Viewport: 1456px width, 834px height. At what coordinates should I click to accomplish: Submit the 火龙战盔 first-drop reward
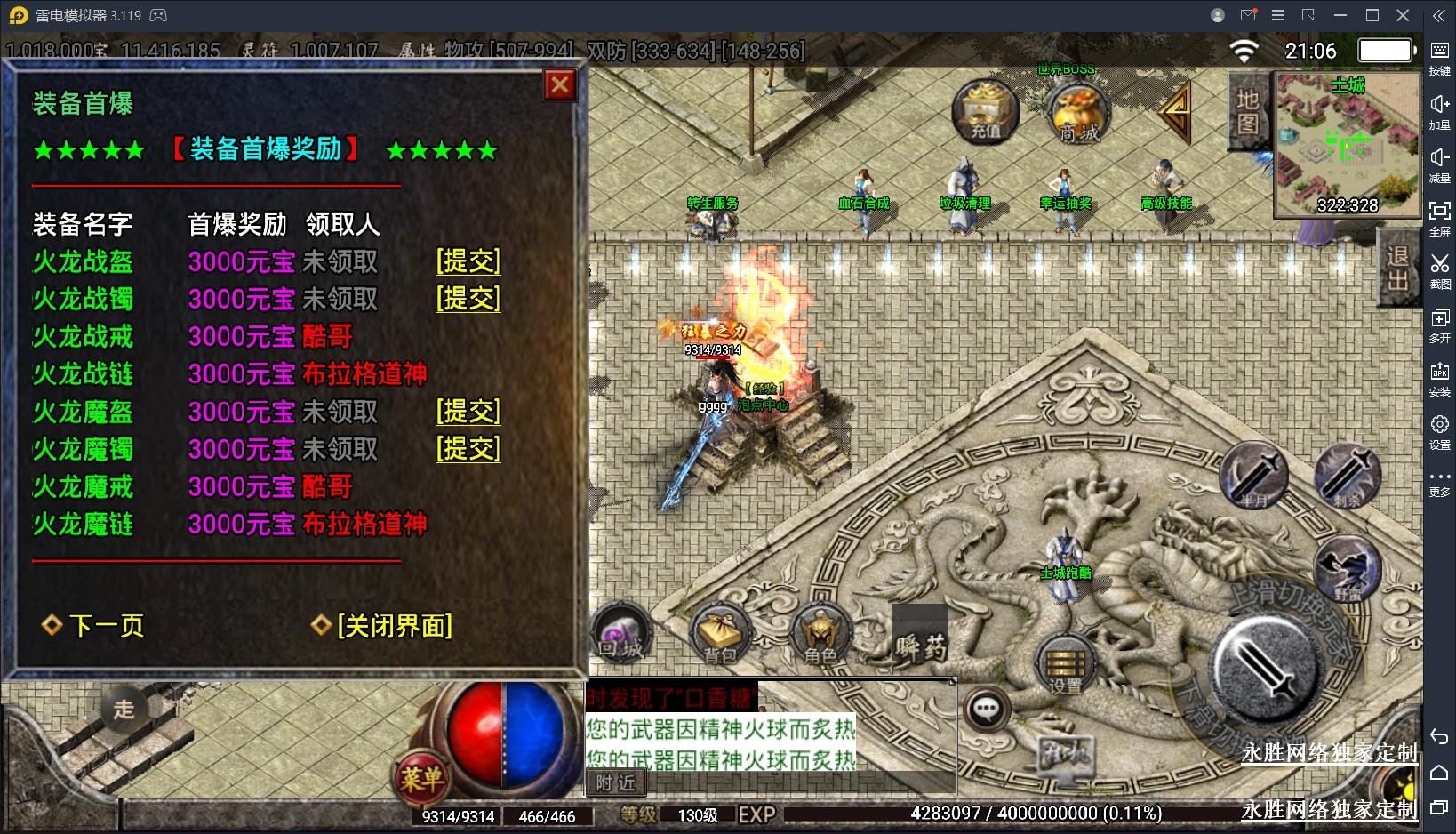(x=468, y=261)
